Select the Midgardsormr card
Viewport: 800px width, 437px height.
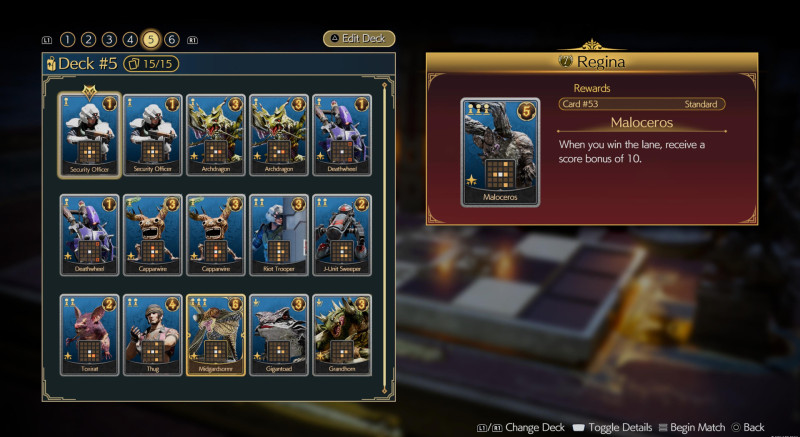tap(216, 334)
